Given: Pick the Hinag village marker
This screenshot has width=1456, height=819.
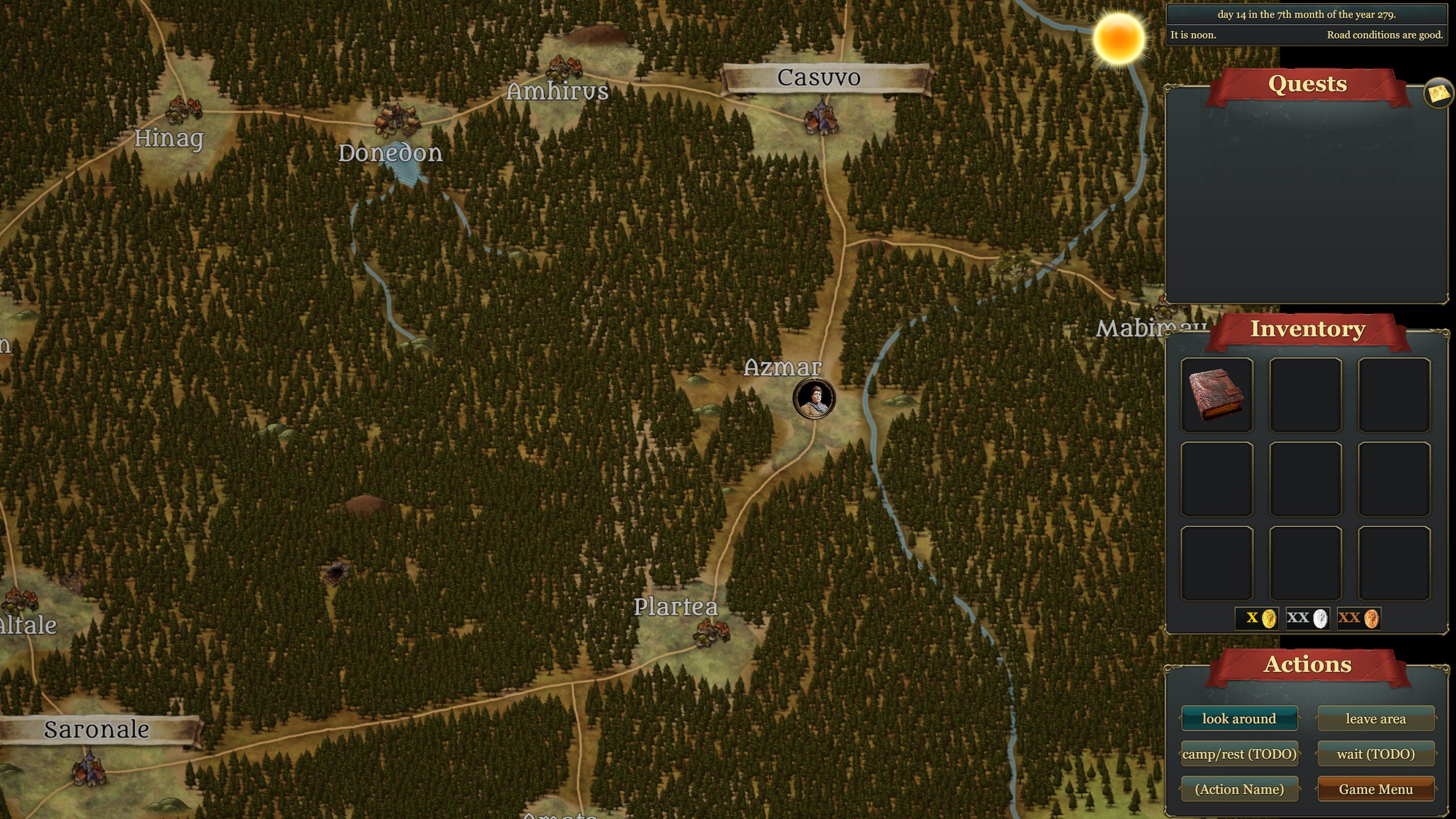Looking at the screenshot, I should (184, 107).
